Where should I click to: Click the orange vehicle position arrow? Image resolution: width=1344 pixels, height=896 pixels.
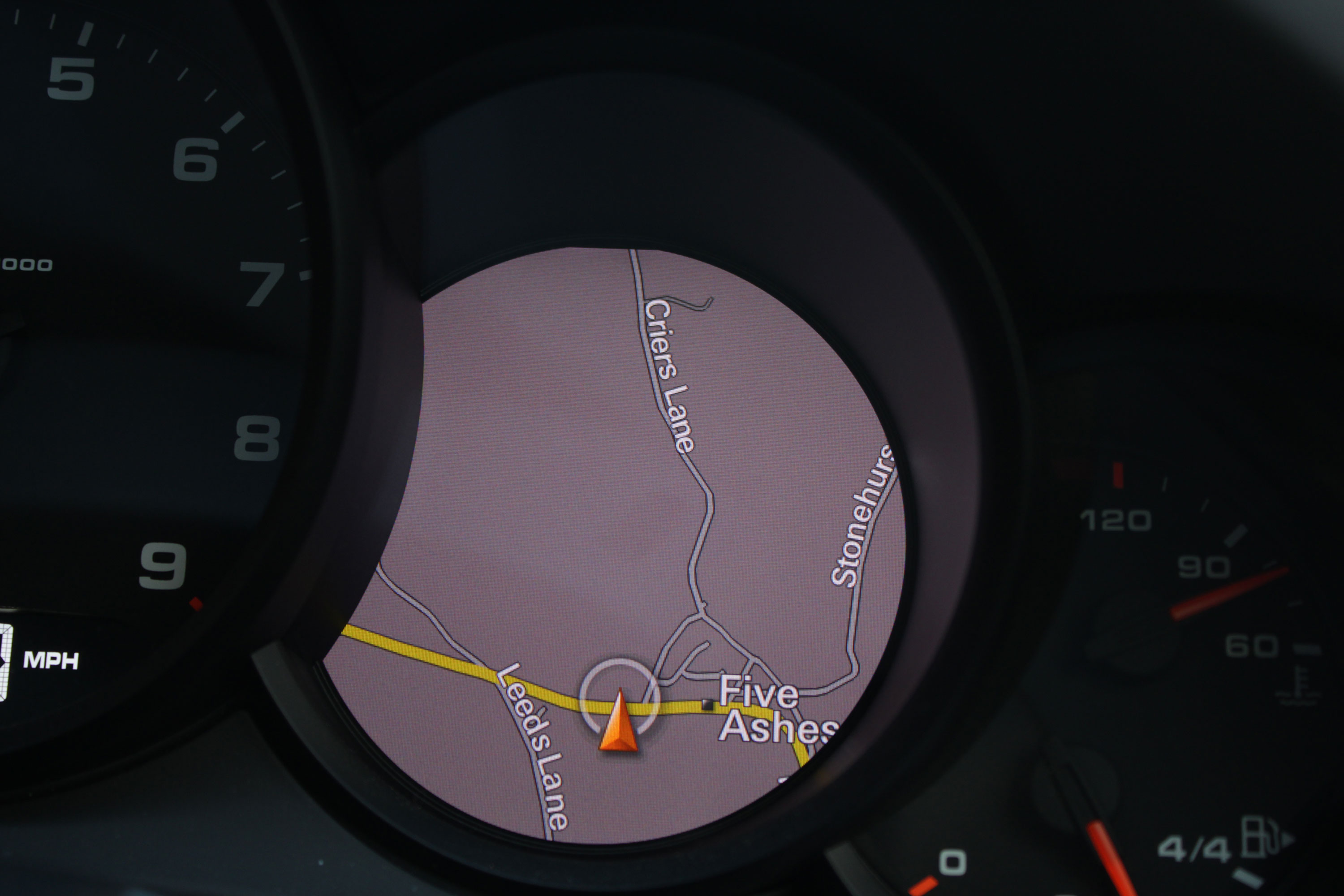tap(619, 722)
